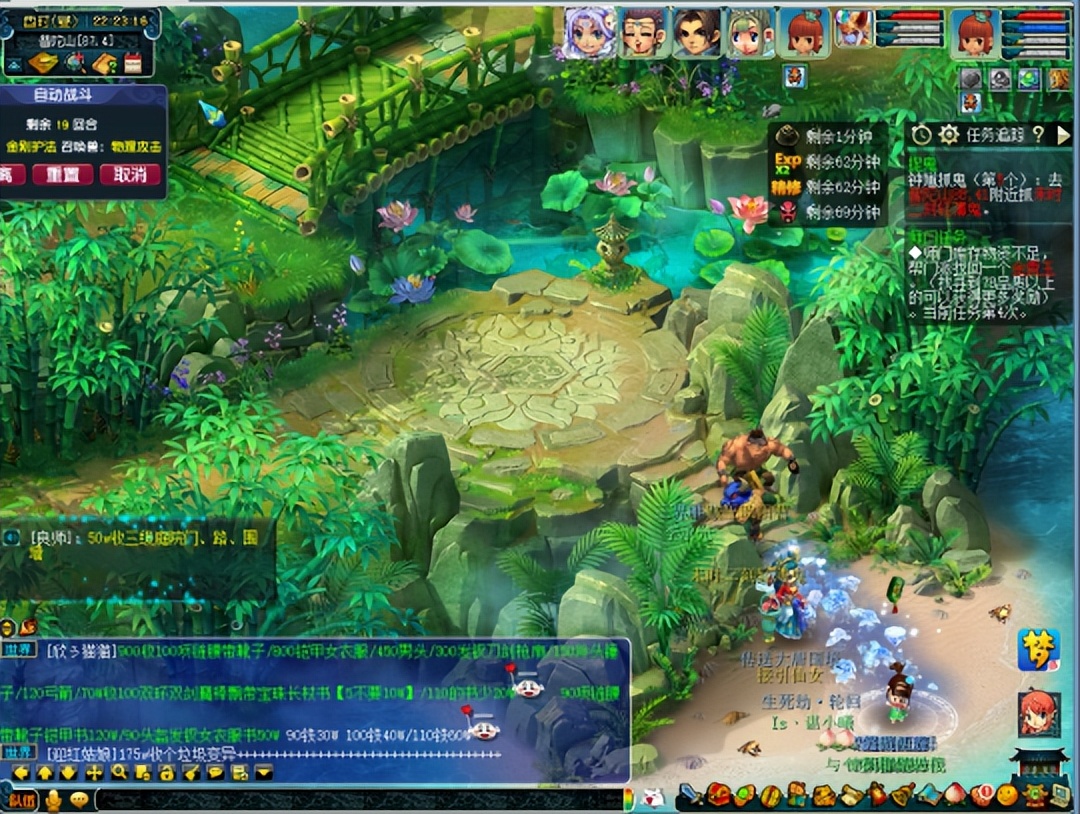This screenshot has width=1080, height=814.
Task: Open the calendar icon under the map name
Action: [132, 64]
